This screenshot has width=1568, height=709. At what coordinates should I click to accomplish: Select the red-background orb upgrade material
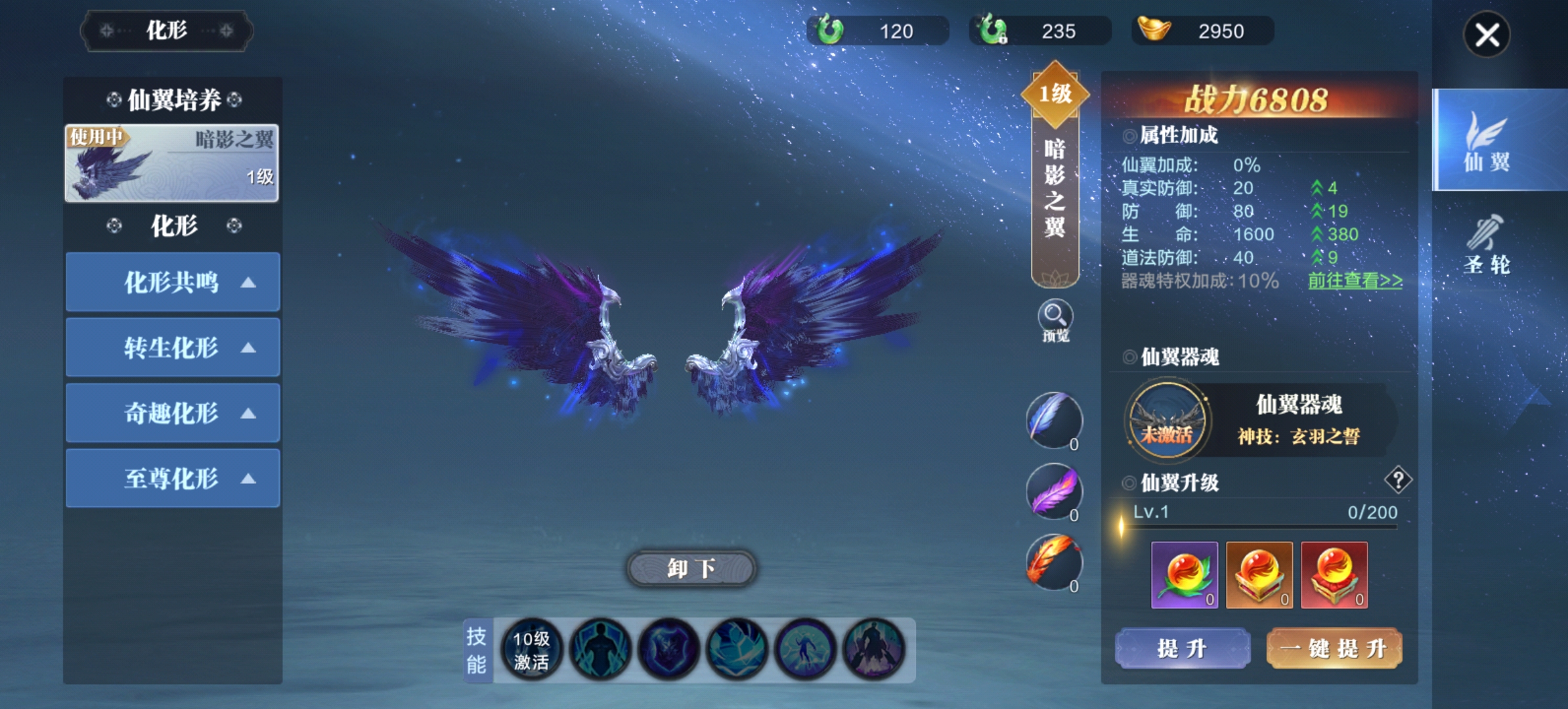[1334, 575]
